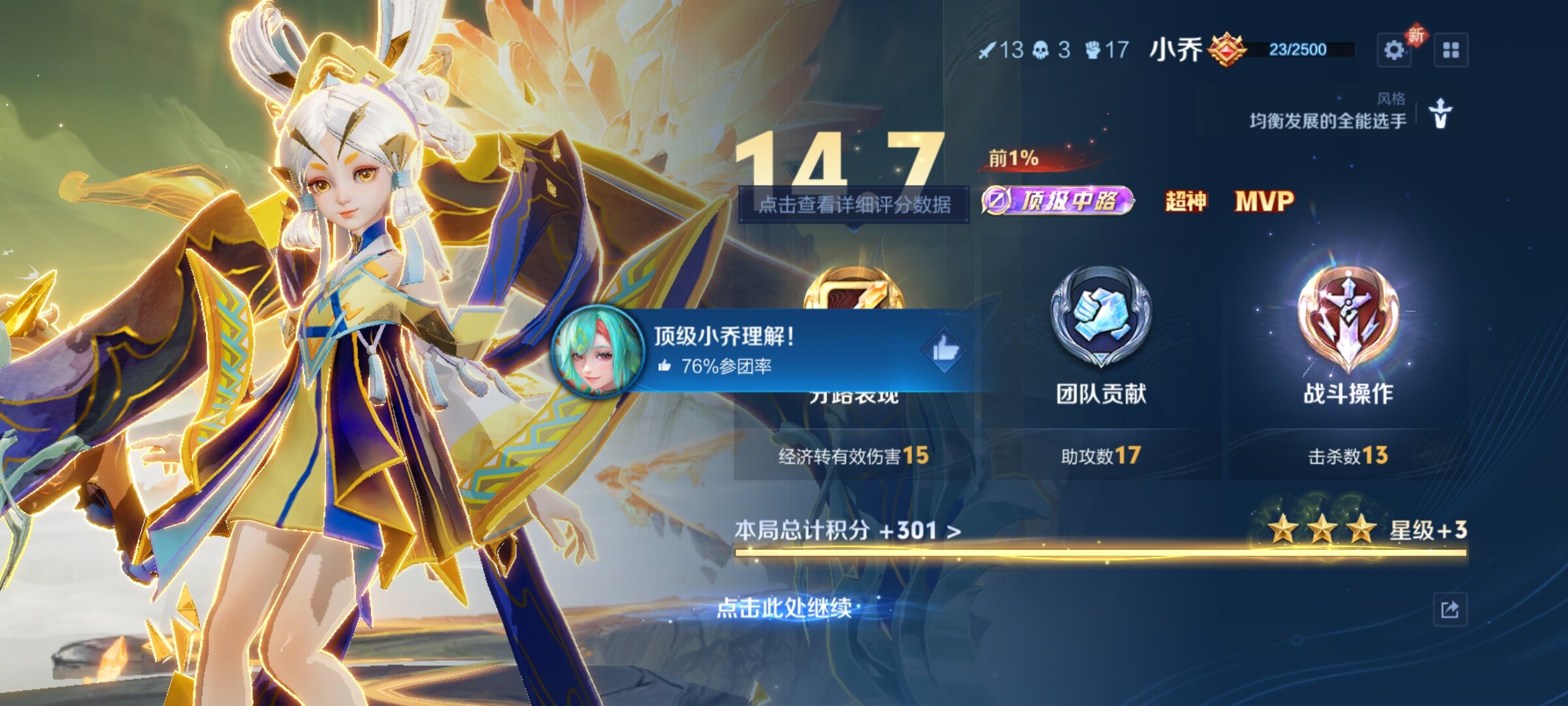The width and height of the screenshot is (1568, 706).
Task: Tap the play style icon beside 均衡发展的全能选手
Action: tap(1441, 114)
